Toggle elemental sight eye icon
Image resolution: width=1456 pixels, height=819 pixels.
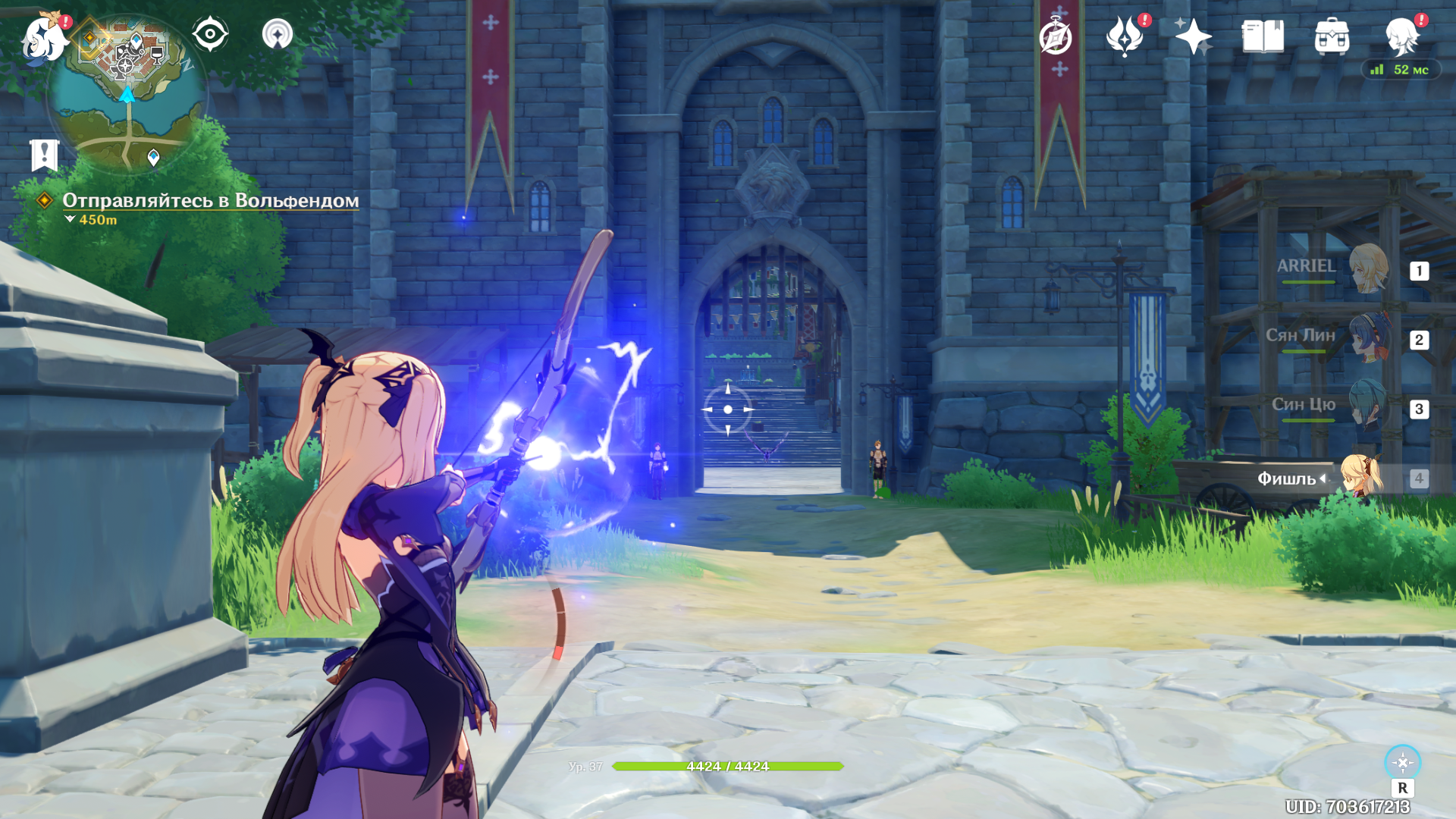pyautogui.click(x=209, y=34)
